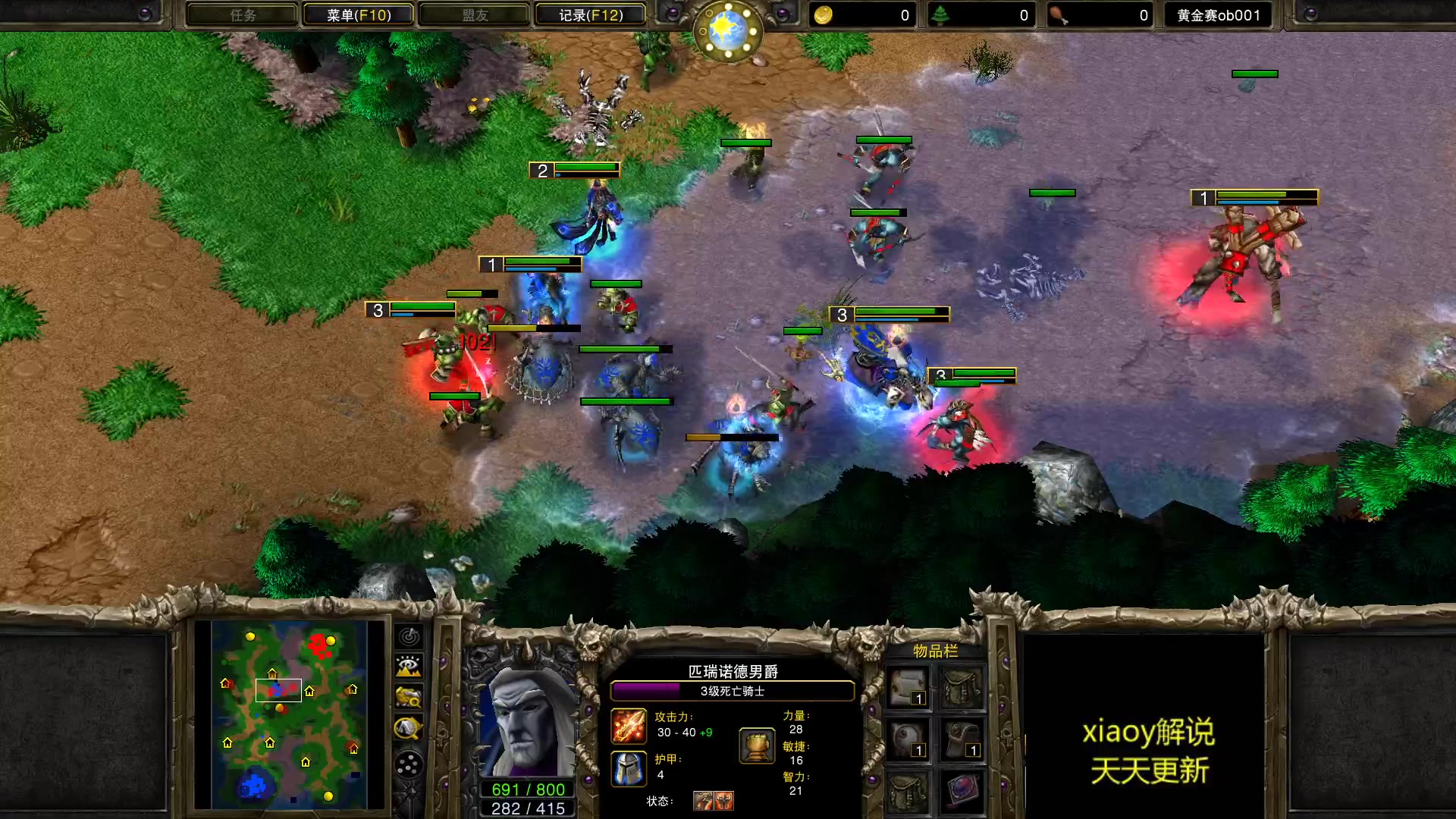1456x819 pixels.
Task: Open the 菜单(F10) menu
Action: tap(358, 14)
